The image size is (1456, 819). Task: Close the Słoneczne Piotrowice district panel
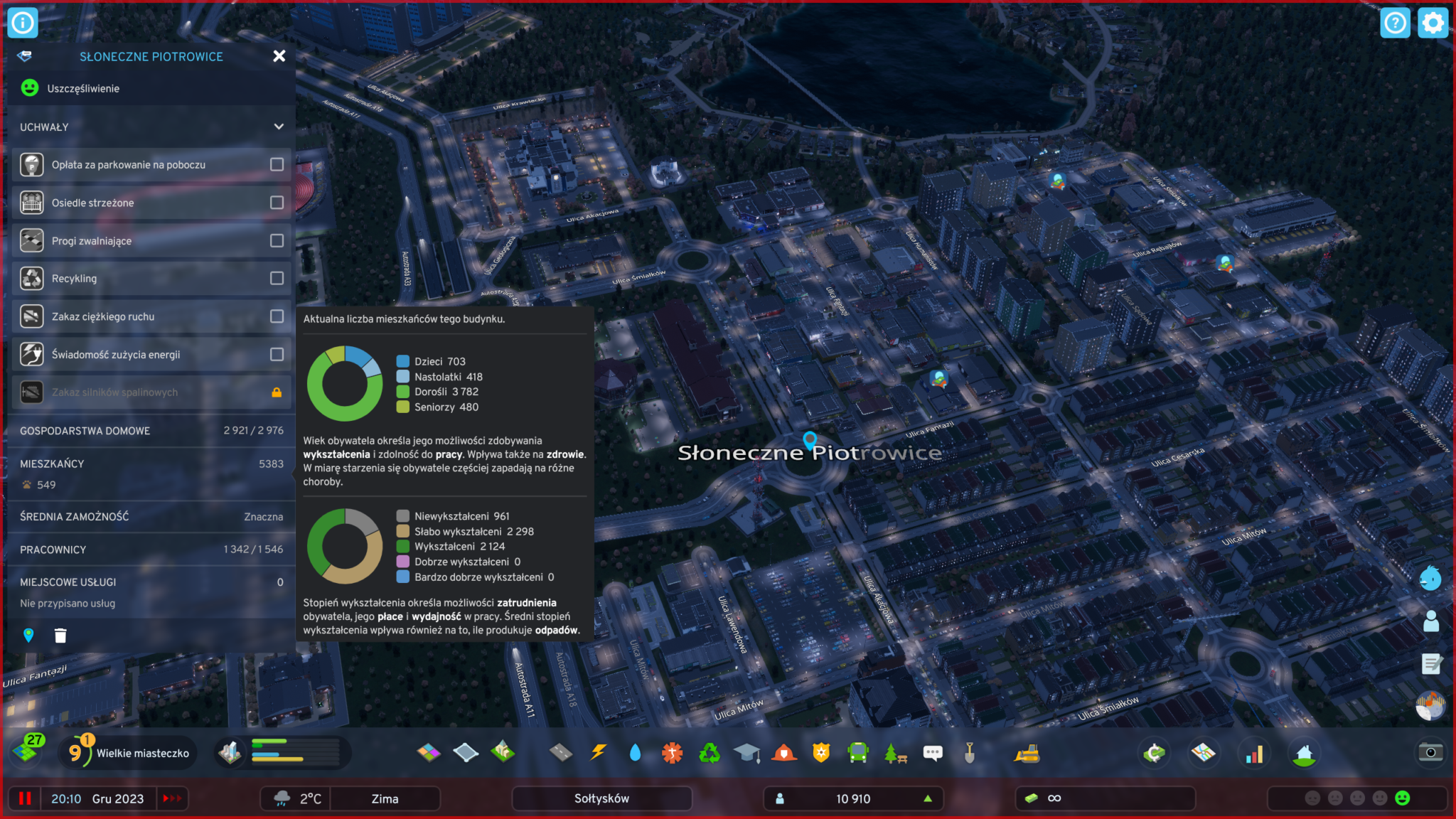279,56
